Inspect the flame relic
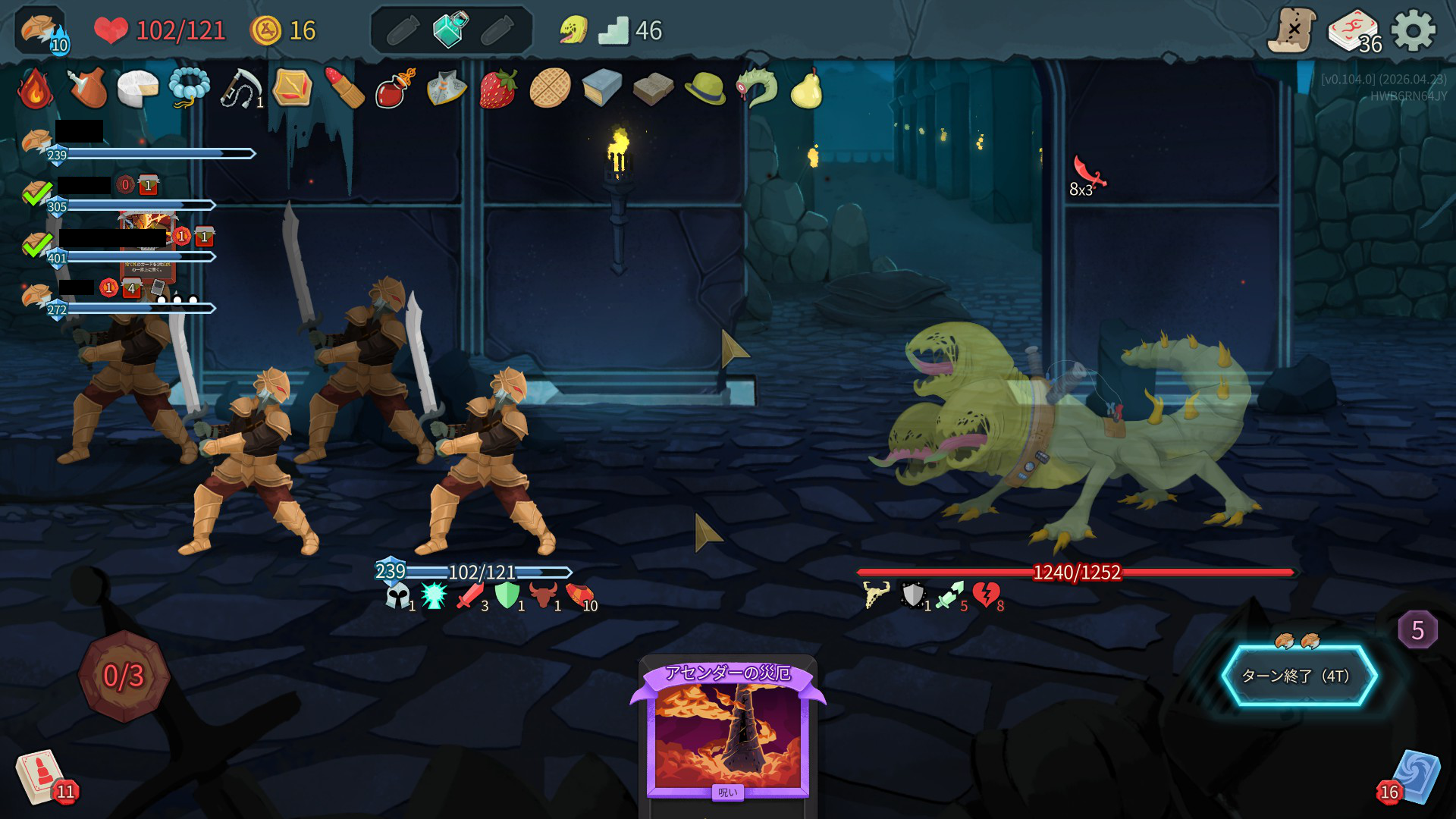Viewport: 1456px width, 819px height. (35, 89)
